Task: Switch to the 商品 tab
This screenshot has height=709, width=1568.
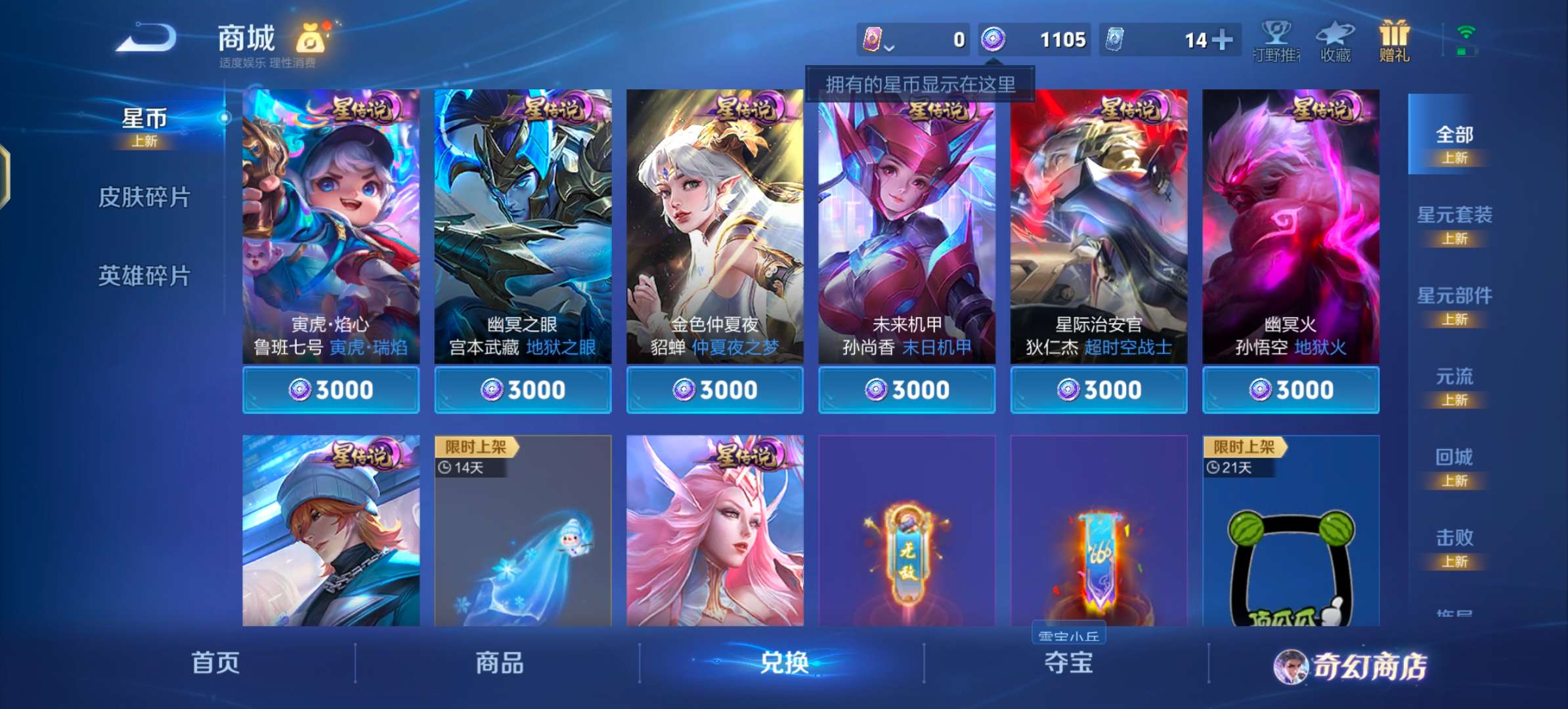Action: click(x=499, y=664)
